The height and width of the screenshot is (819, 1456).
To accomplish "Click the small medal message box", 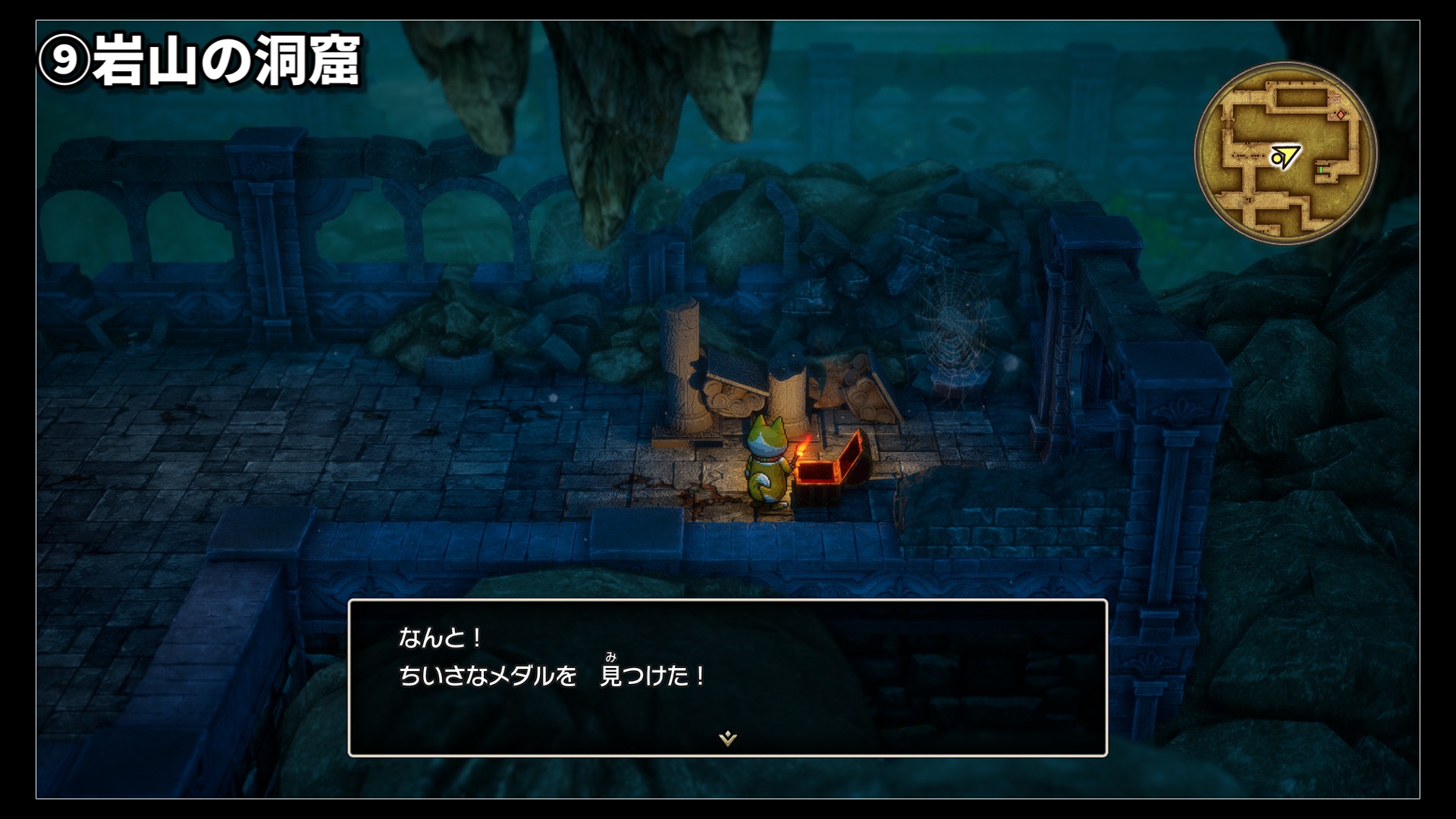I will point(727,677).
